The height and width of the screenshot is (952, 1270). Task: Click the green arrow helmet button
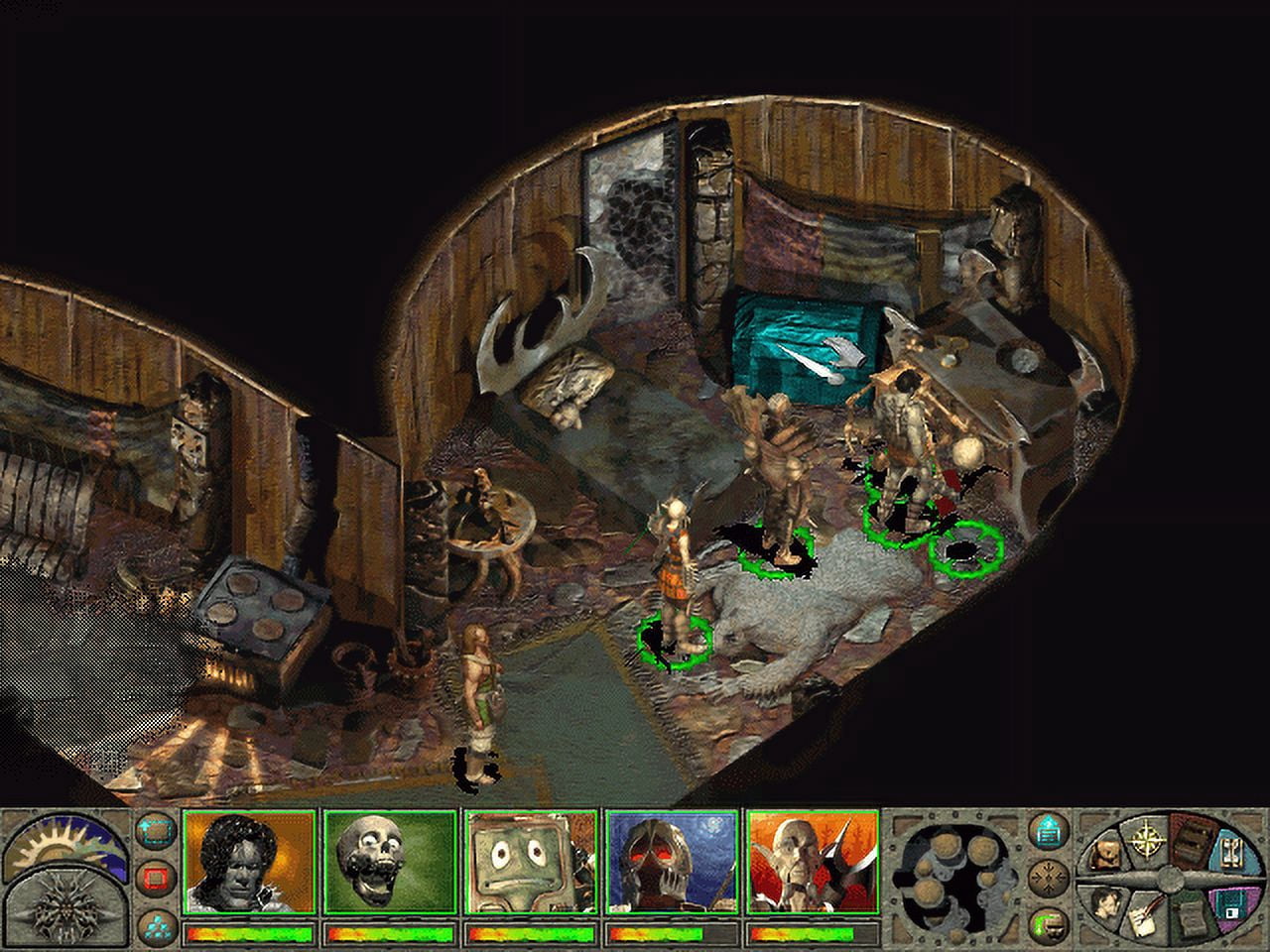[x=1047, y=923]
